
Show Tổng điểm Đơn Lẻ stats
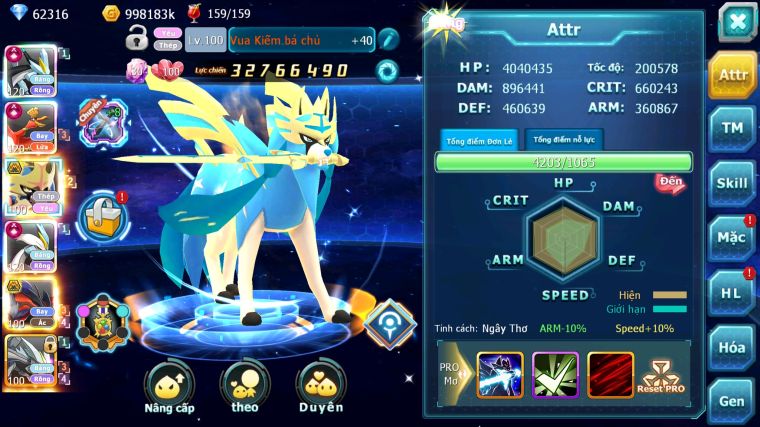click(480, 140)
